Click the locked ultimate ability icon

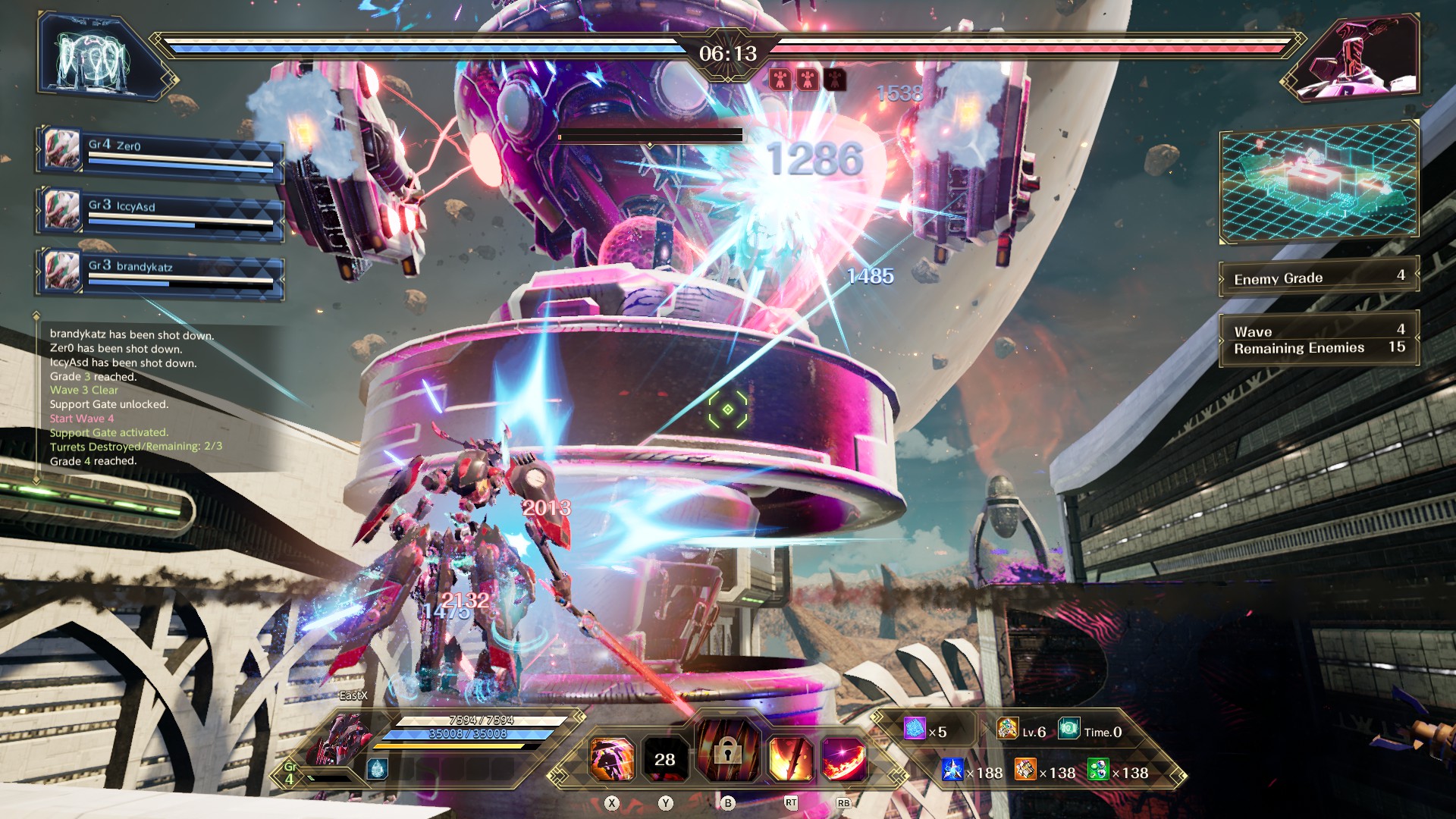tap(727, 752)
